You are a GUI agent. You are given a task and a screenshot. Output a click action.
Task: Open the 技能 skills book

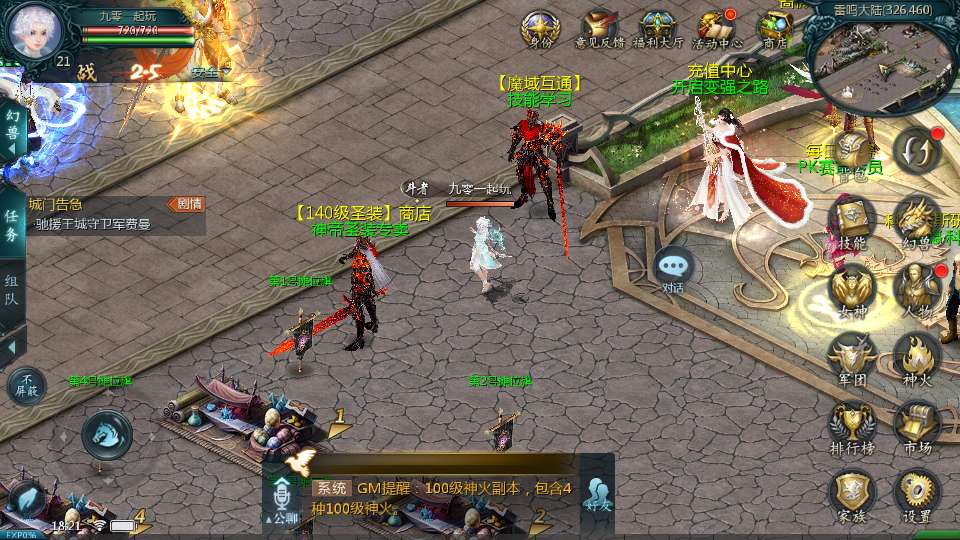(852, 220)
